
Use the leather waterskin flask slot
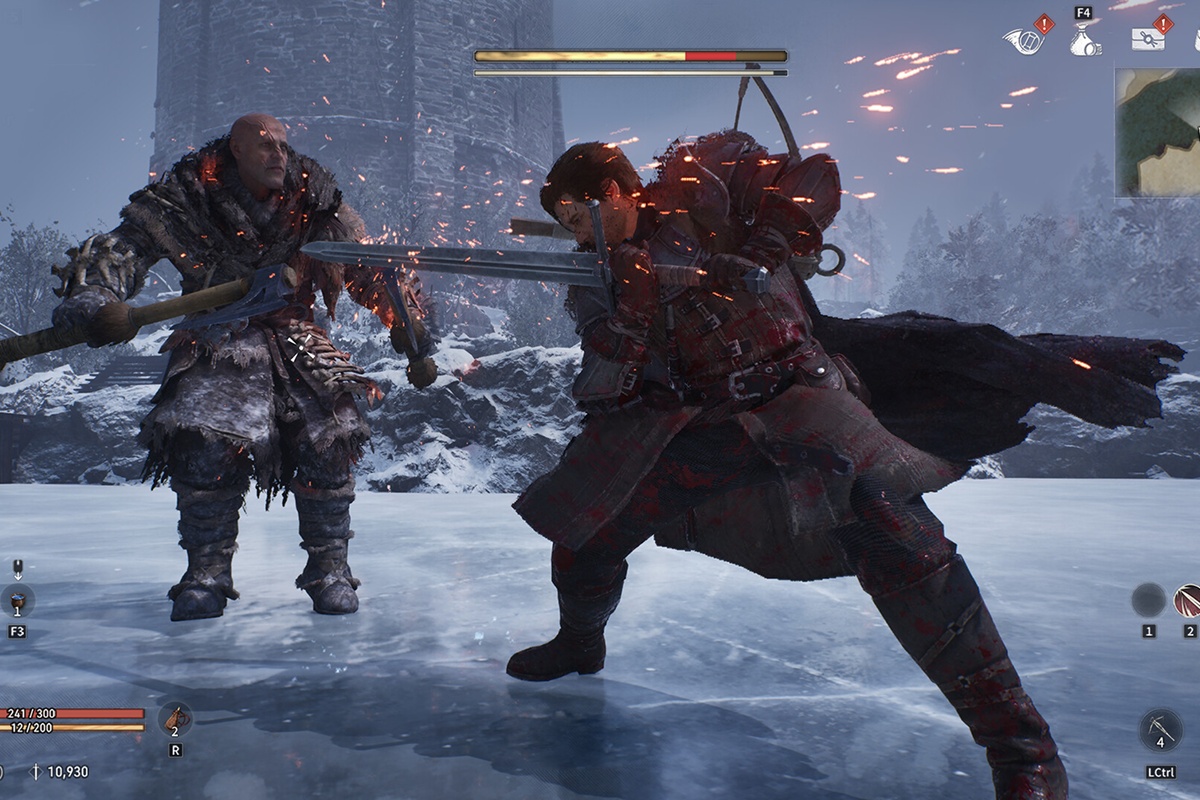pos(176,719)
